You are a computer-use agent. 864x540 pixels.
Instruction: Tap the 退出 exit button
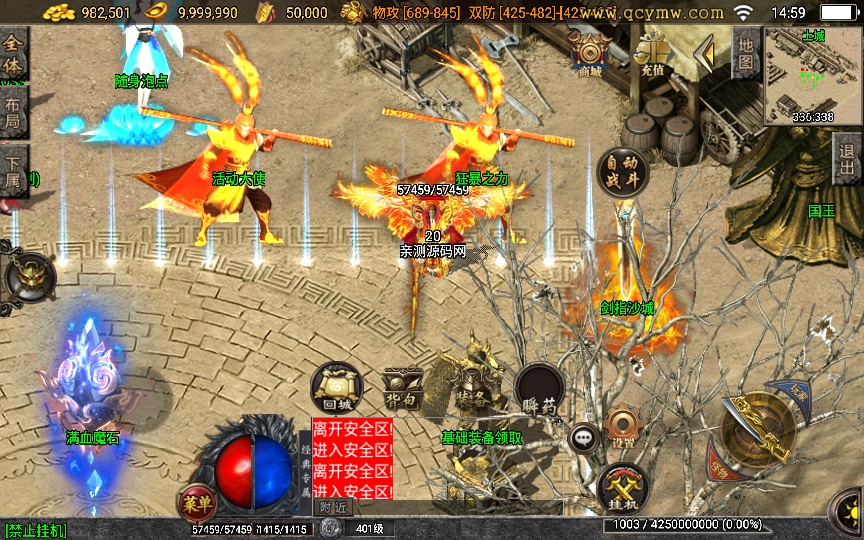(847, 159)
